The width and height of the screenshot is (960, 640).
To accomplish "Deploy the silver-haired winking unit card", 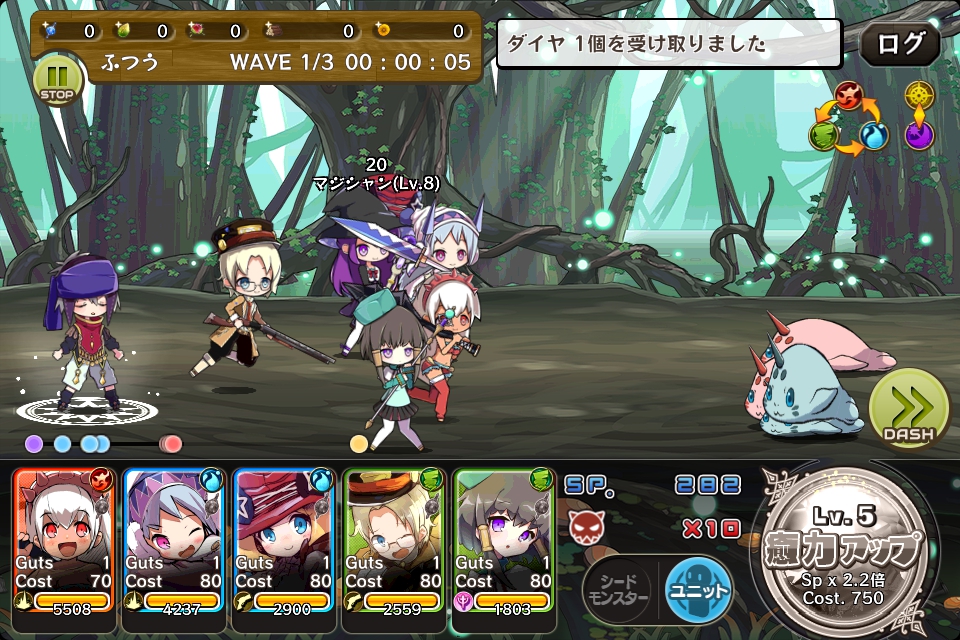I will pyautogui.click(x=175, y=539).
